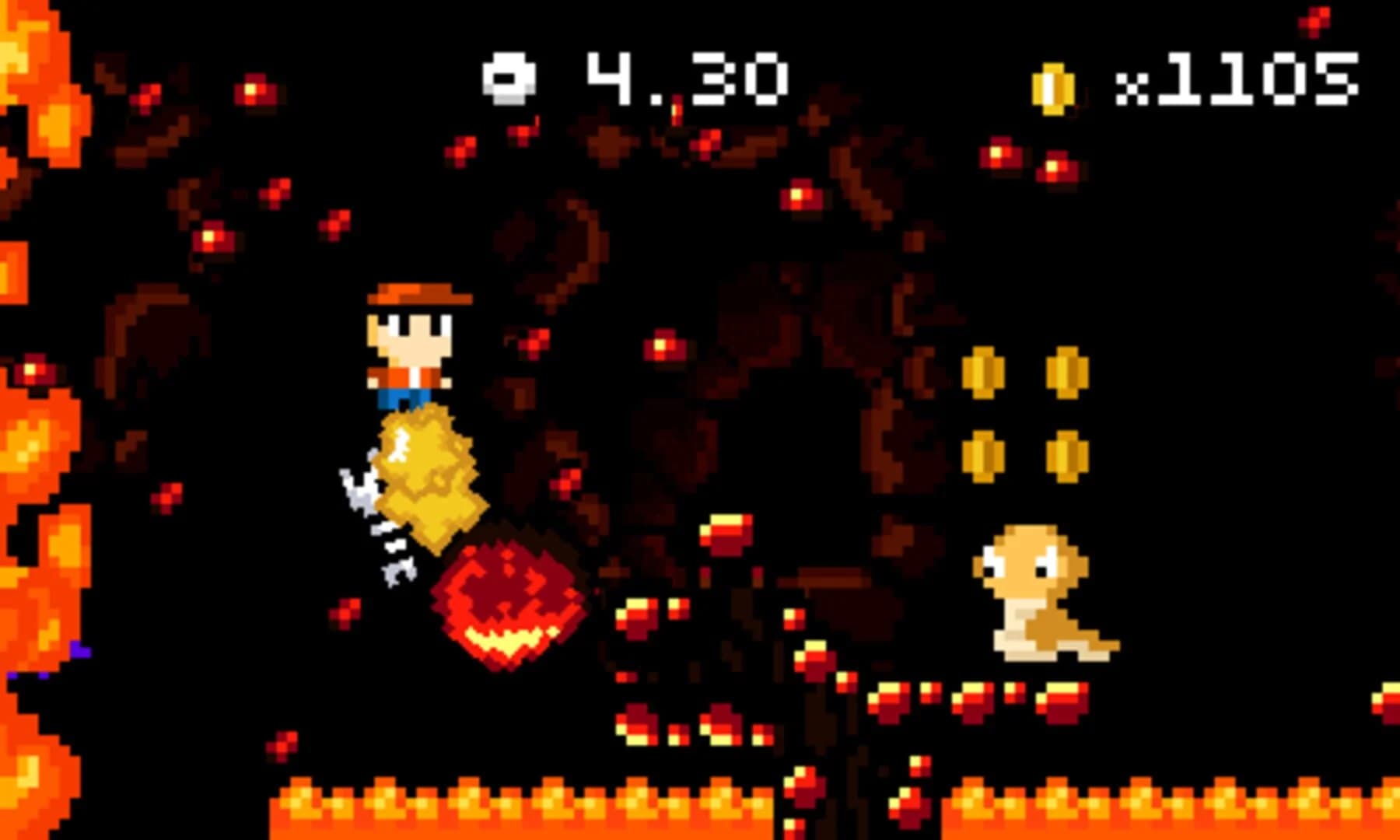Click the stopwatch icon in the HUD
Image resolution: width=1400 pixels, height=840 pixels.
[x=509, y=78]
